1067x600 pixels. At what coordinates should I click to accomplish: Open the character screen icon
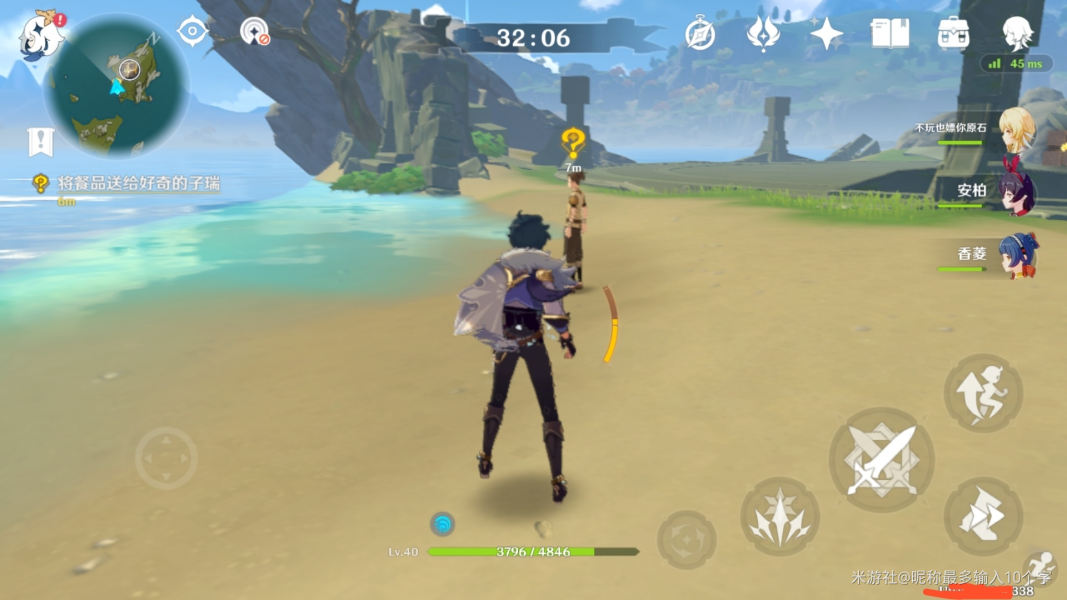click(x=1017, y=34)
